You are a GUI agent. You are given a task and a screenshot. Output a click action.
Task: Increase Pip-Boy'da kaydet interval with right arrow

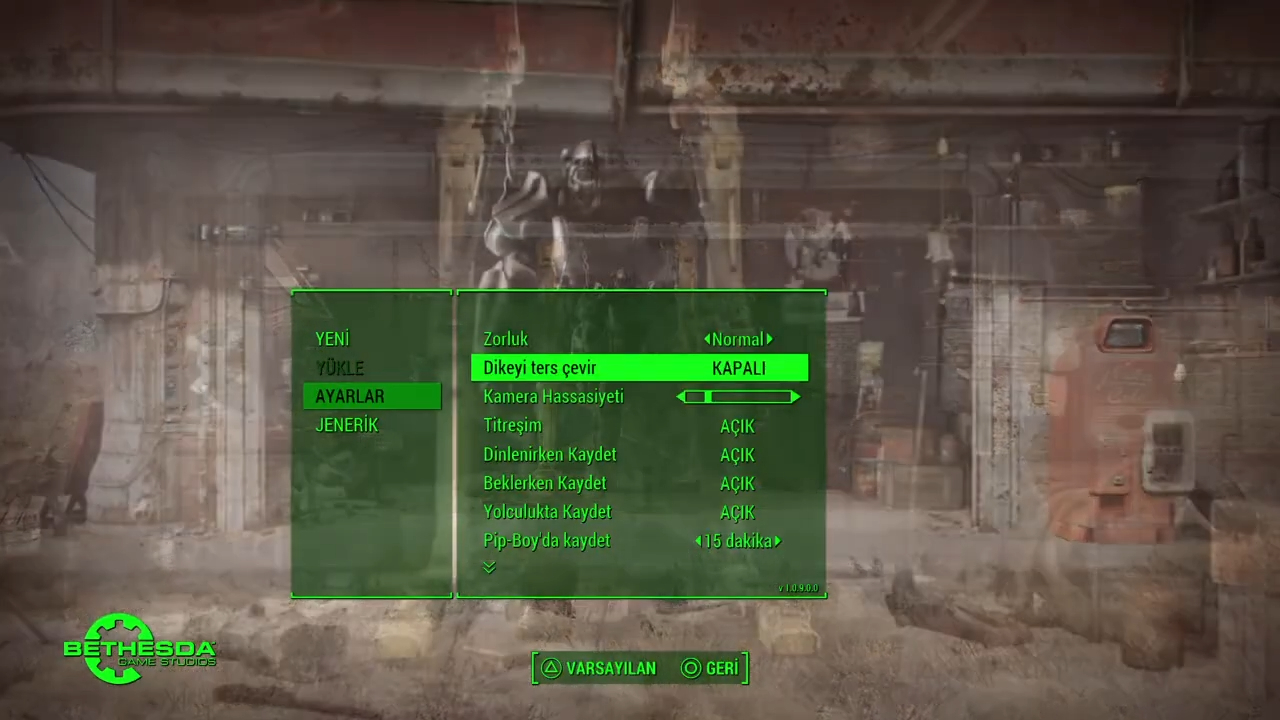tap(777, 541)
